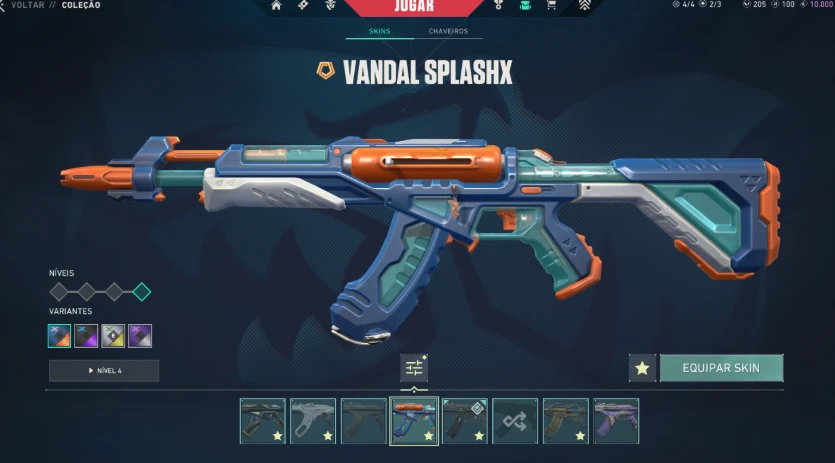
Task: Favorite this skin with the star button
Action: 642,368
